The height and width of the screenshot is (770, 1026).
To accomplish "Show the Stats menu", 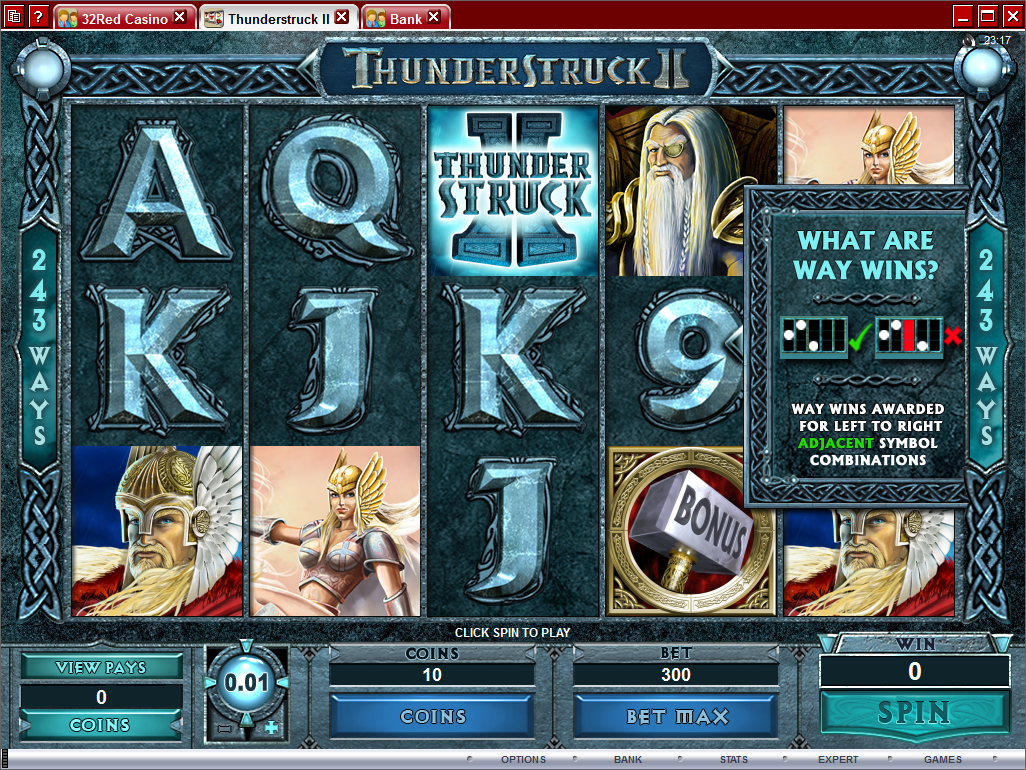I will coord(733,760).
